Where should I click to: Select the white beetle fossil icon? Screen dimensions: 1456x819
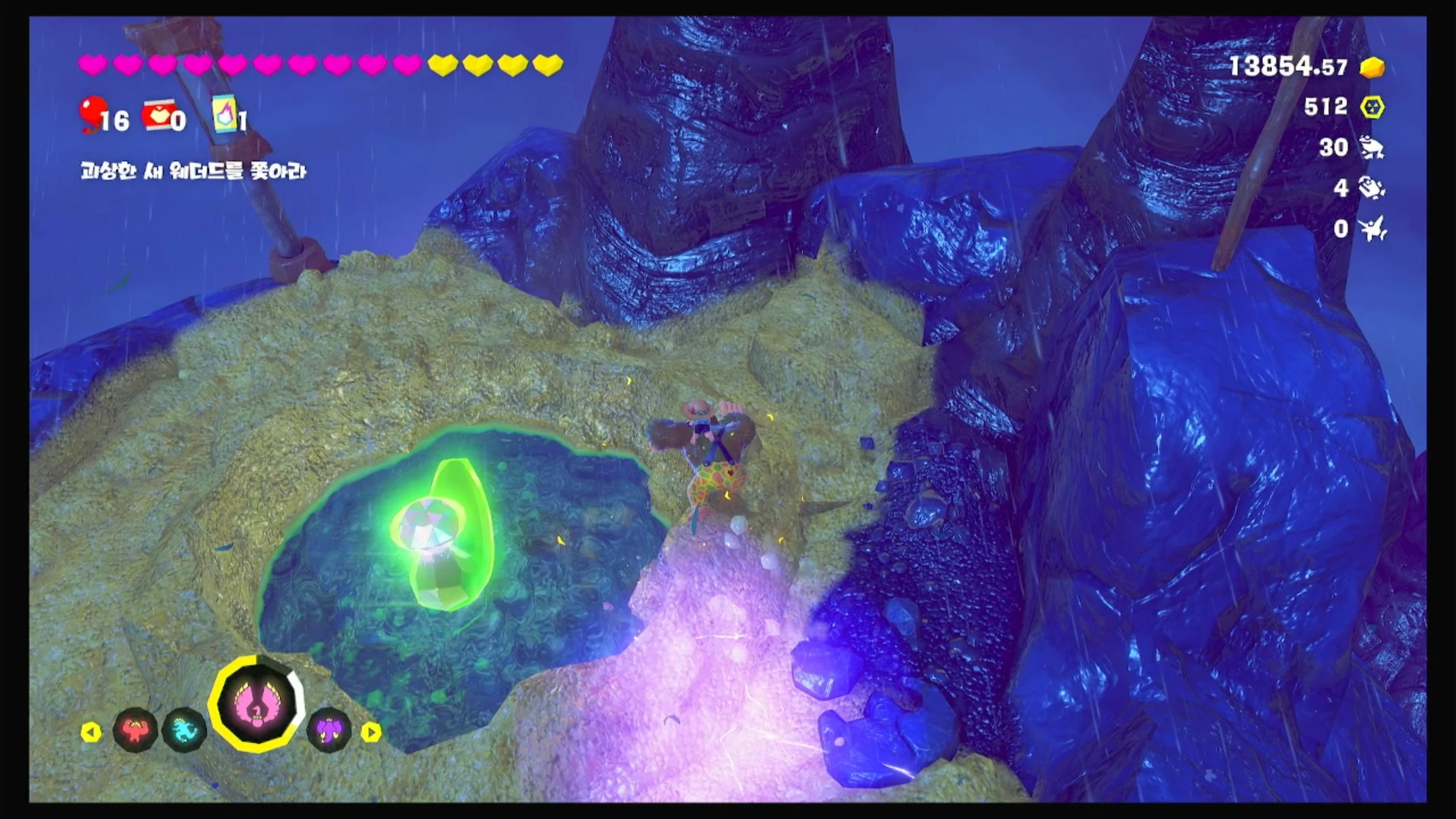[x=1372, y=188]
